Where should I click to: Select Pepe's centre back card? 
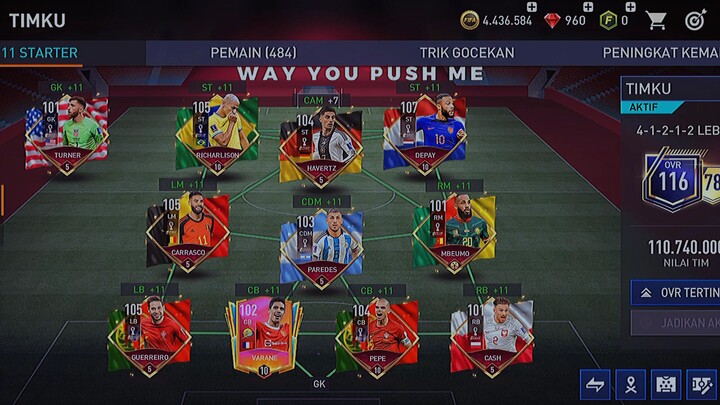(x=375, y=336)
